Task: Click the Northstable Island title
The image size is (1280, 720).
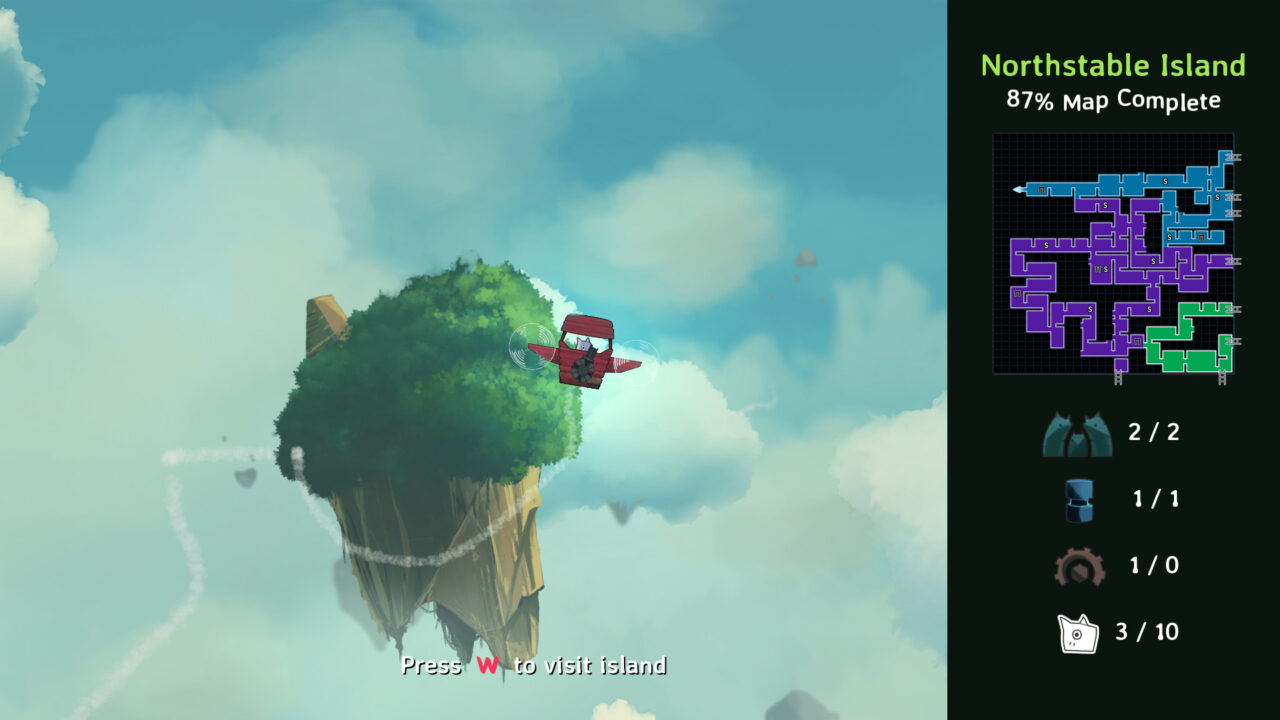Action: click(1113, 66)
